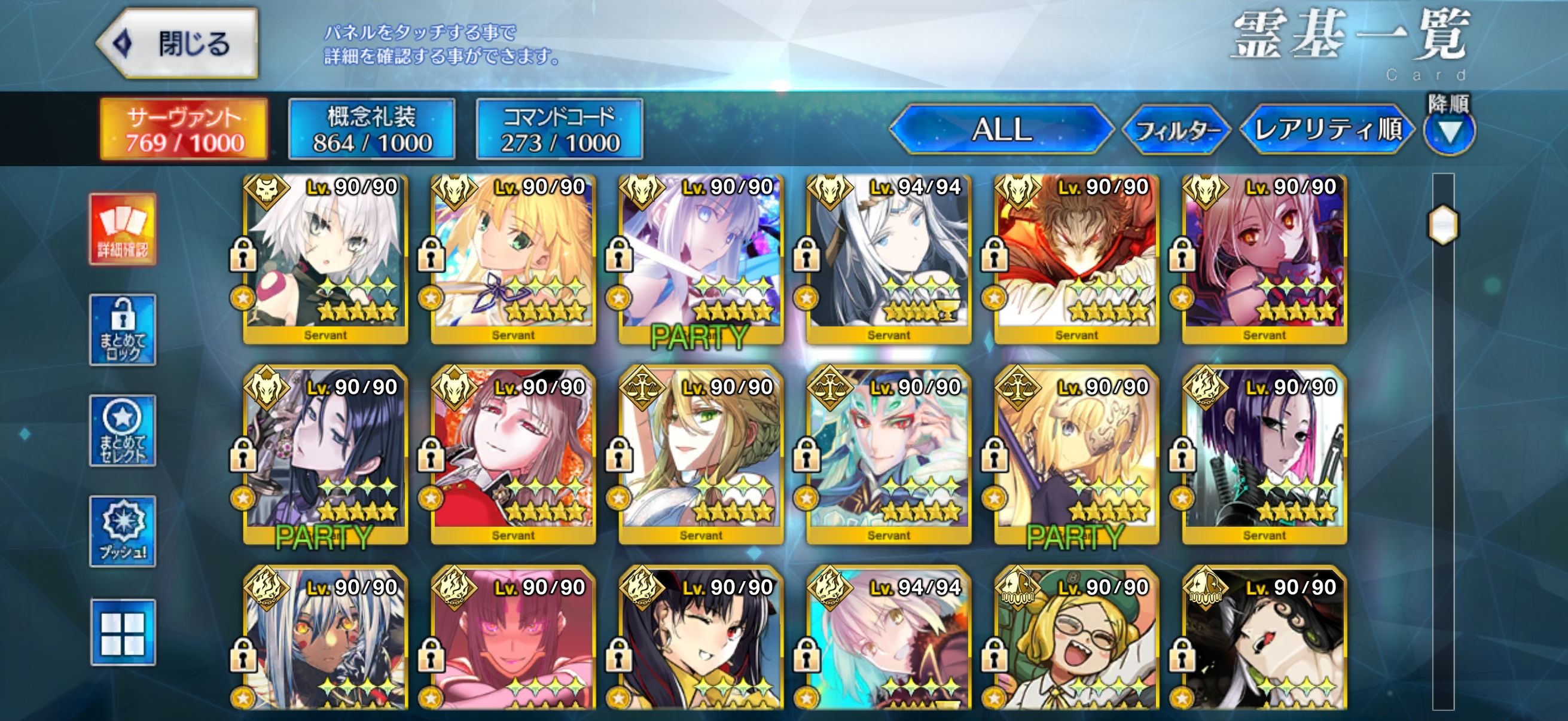Click the scrollbar handle on the right

1442,225
